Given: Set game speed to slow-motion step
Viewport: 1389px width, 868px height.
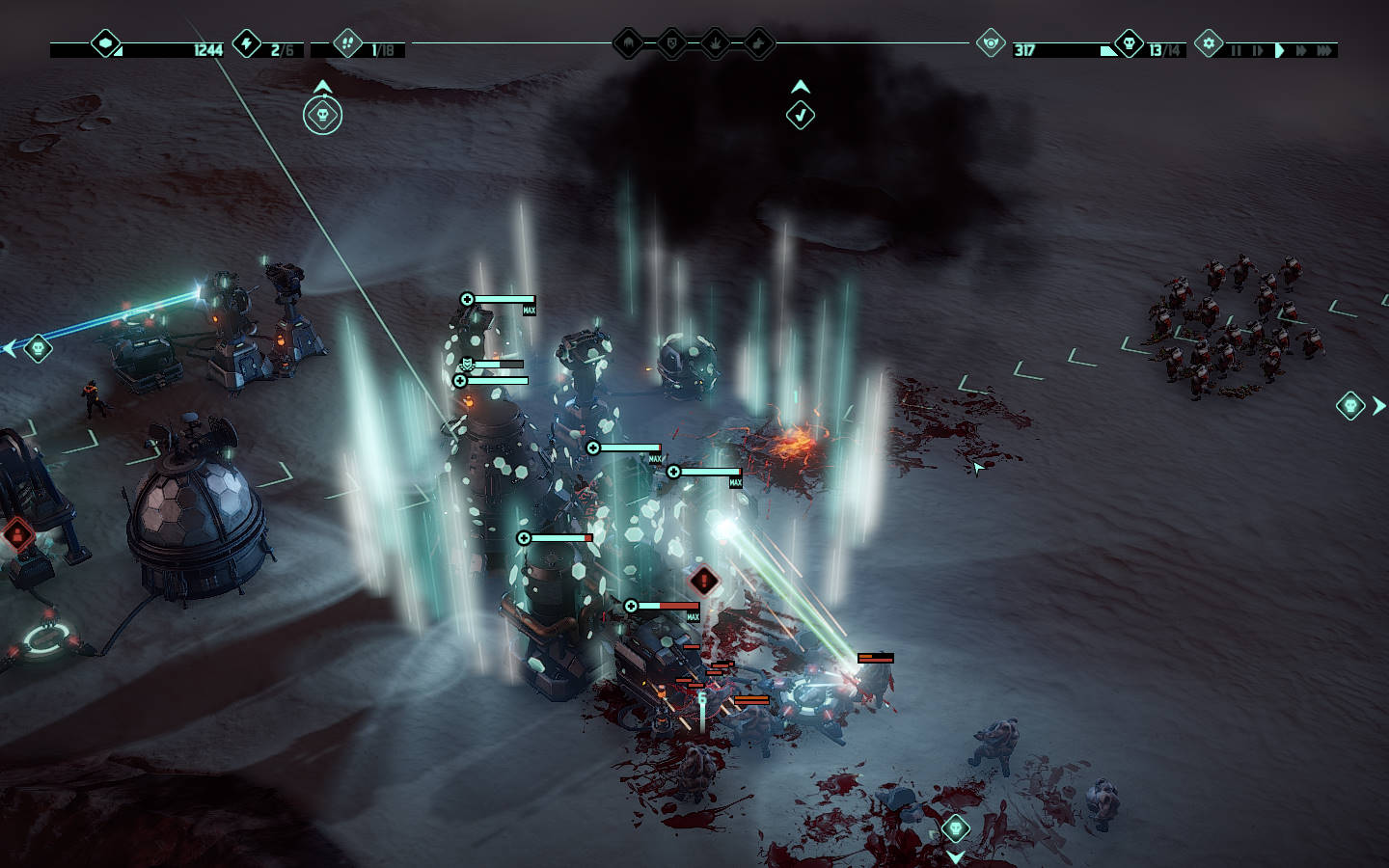Looking at the screenshot, I should 1257,50.
